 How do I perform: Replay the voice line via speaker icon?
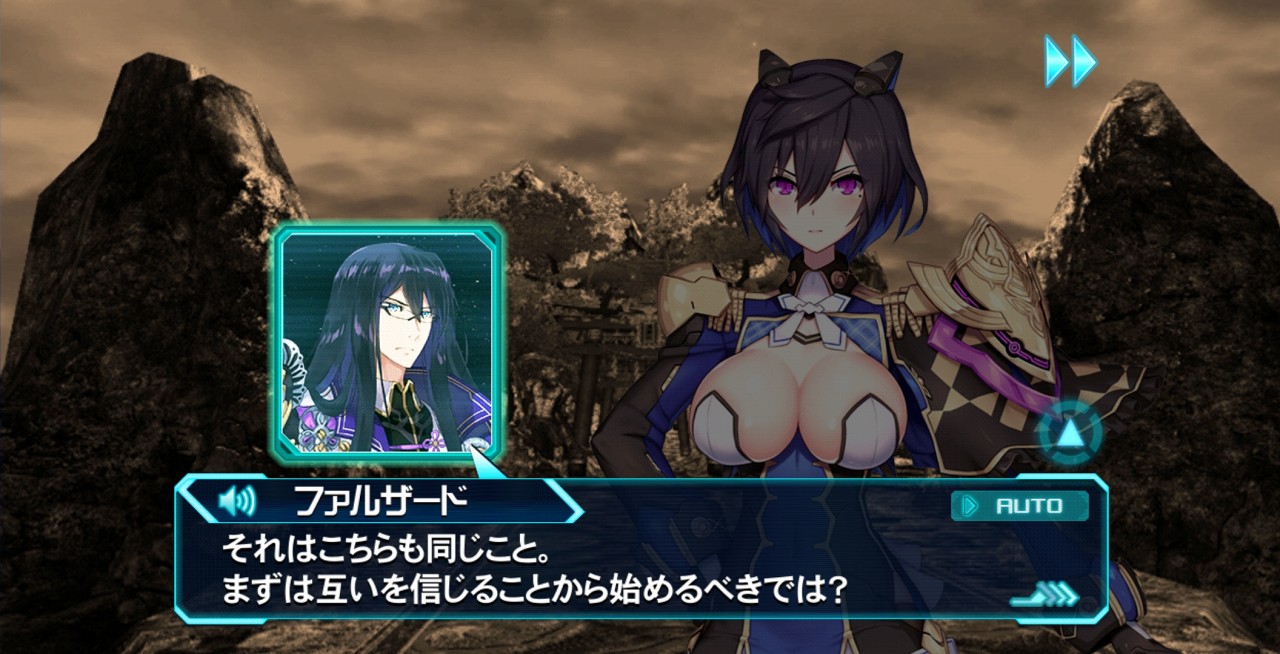236,500
